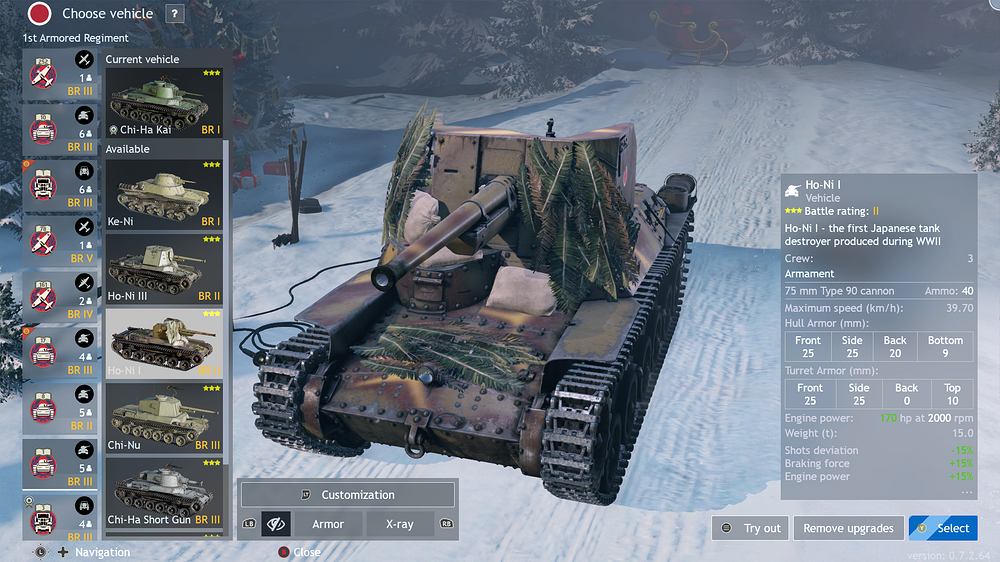Select the Ho-Ni I vehicle card
1000x562 pixels.
click(164, 343)
